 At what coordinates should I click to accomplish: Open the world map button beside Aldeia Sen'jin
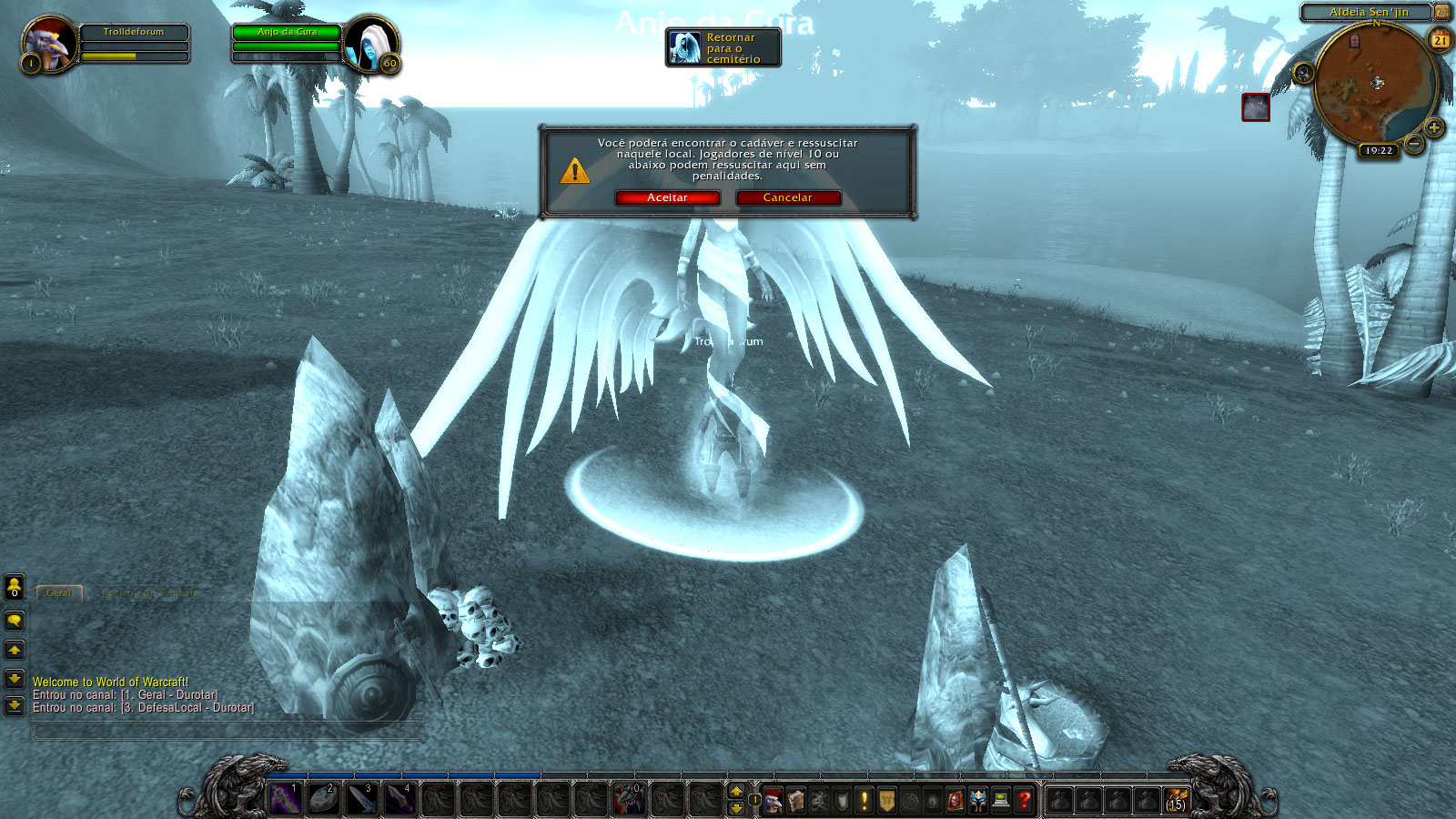1442,12
